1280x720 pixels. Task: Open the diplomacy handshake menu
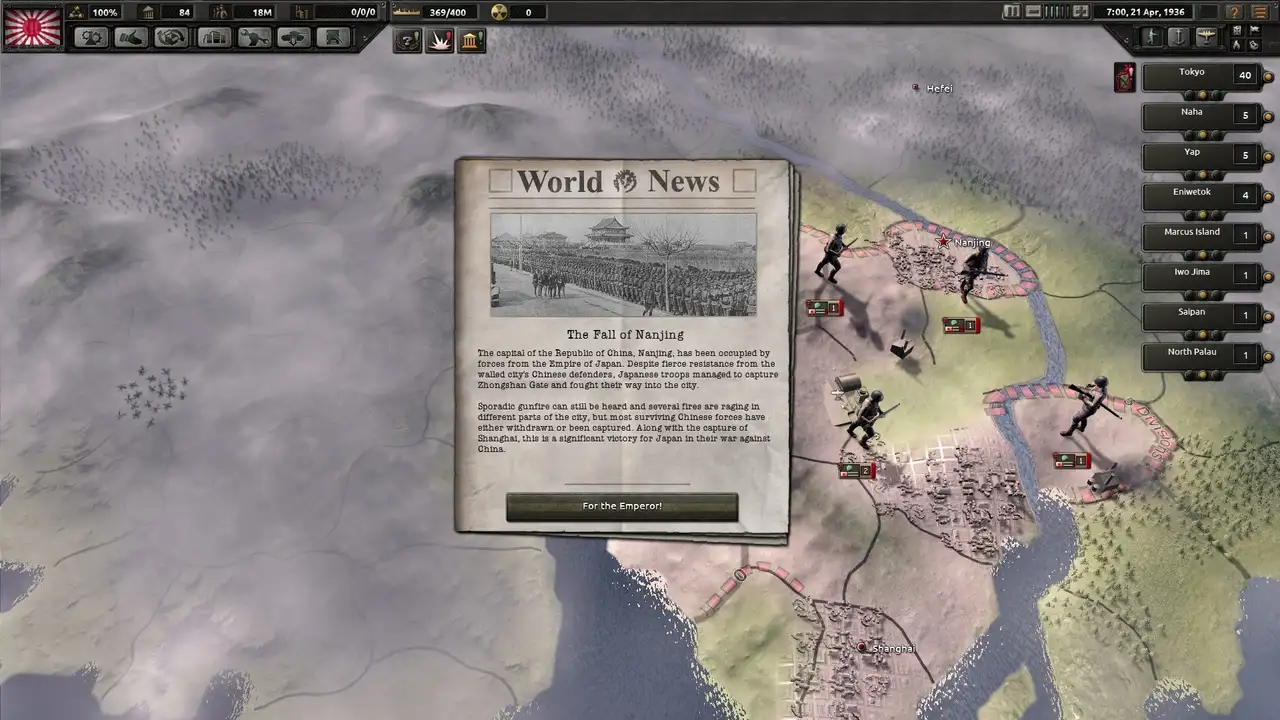click(x=132, y=38)
